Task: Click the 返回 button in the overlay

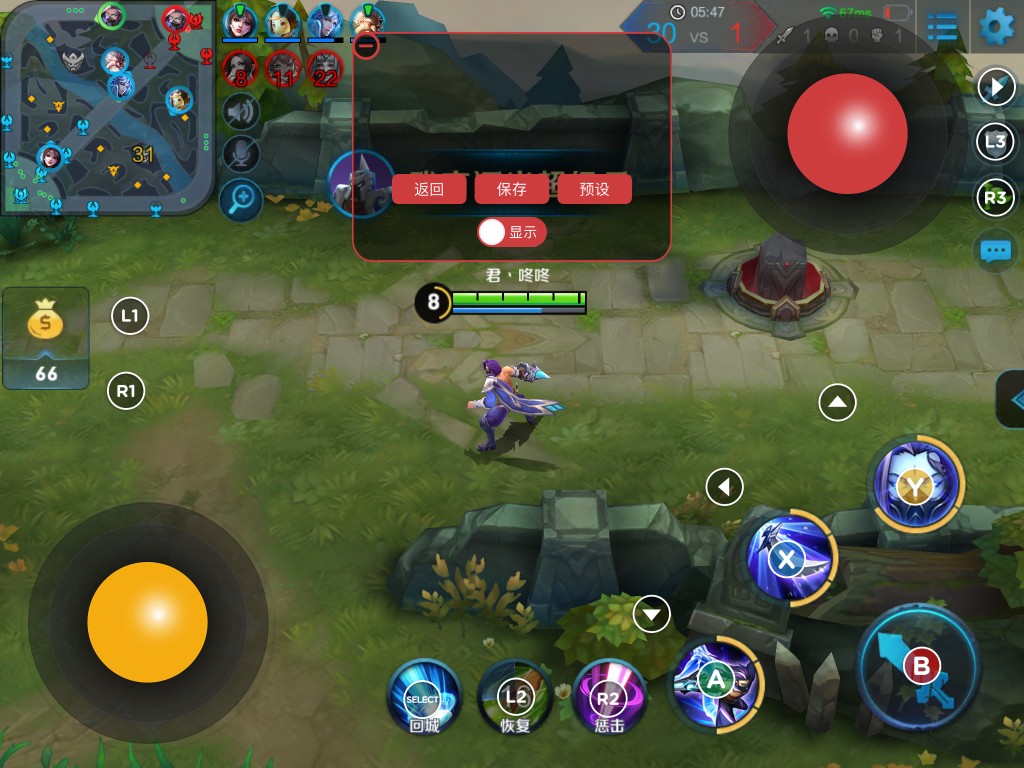Action: (x=429, y=189)
